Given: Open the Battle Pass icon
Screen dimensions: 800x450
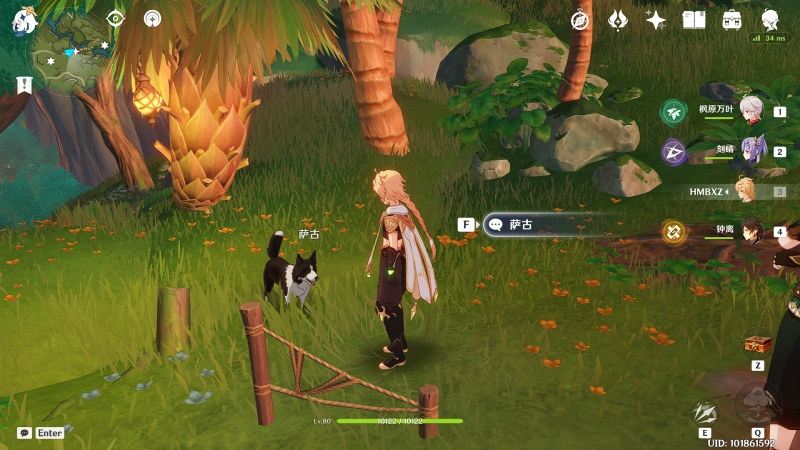Looking at the screenshot, I should pyautogui.click(x=618, y=20).
